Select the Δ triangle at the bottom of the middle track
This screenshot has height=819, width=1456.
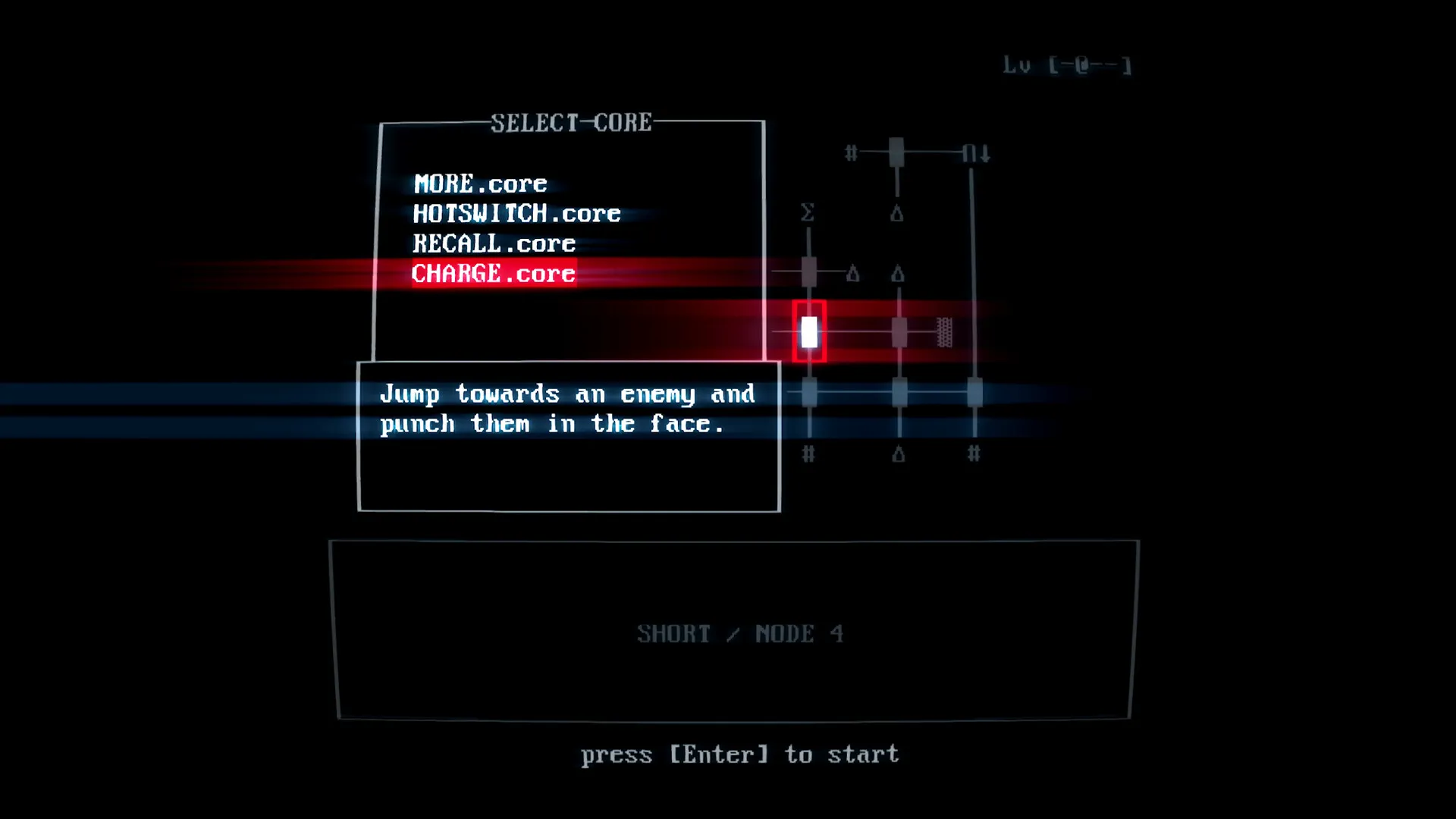click(x=899, y=455)
